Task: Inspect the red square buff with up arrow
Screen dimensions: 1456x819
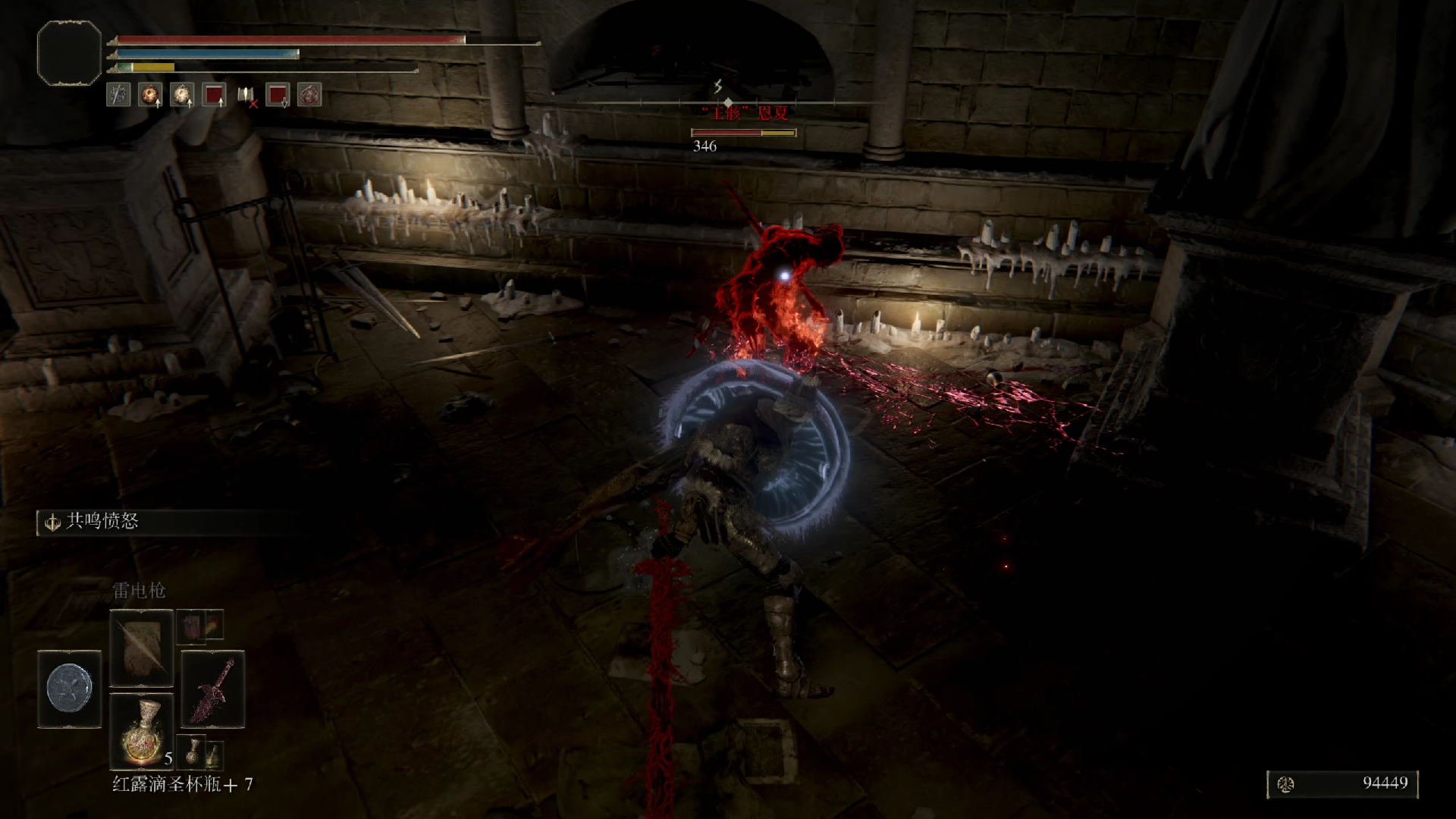Action: tap(215, 95)
